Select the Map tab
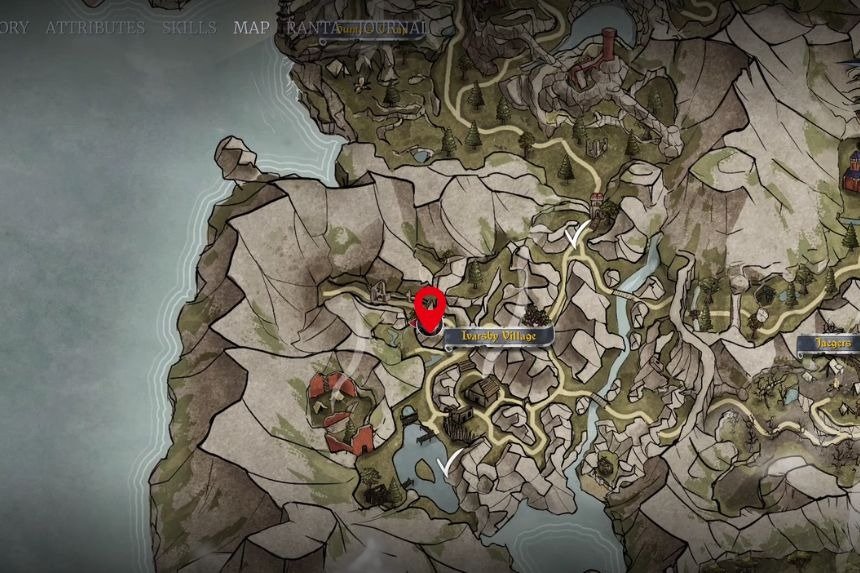860x573 pixels. [251, 27]
